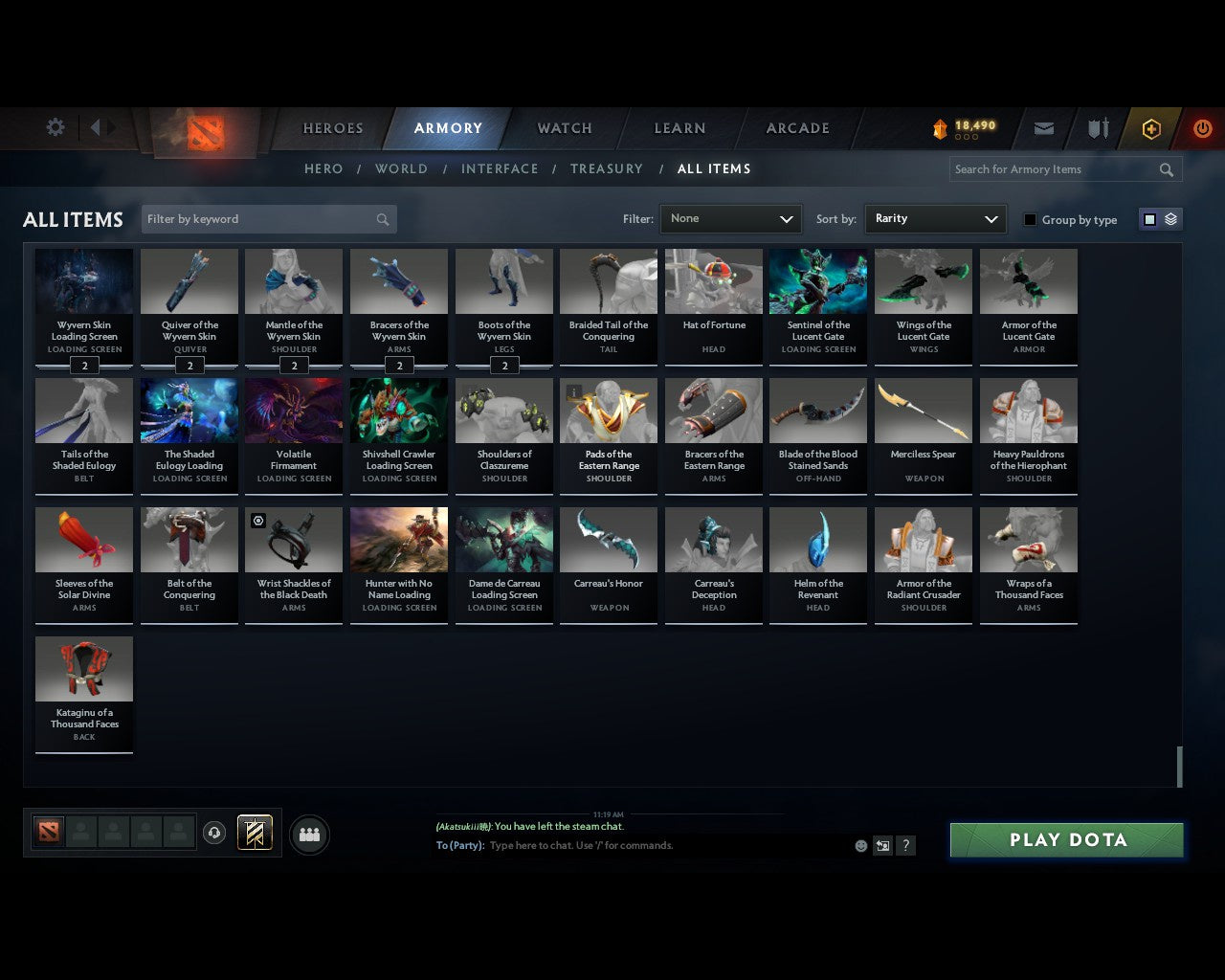Switch to stacked layers view

pos(1169,218)
